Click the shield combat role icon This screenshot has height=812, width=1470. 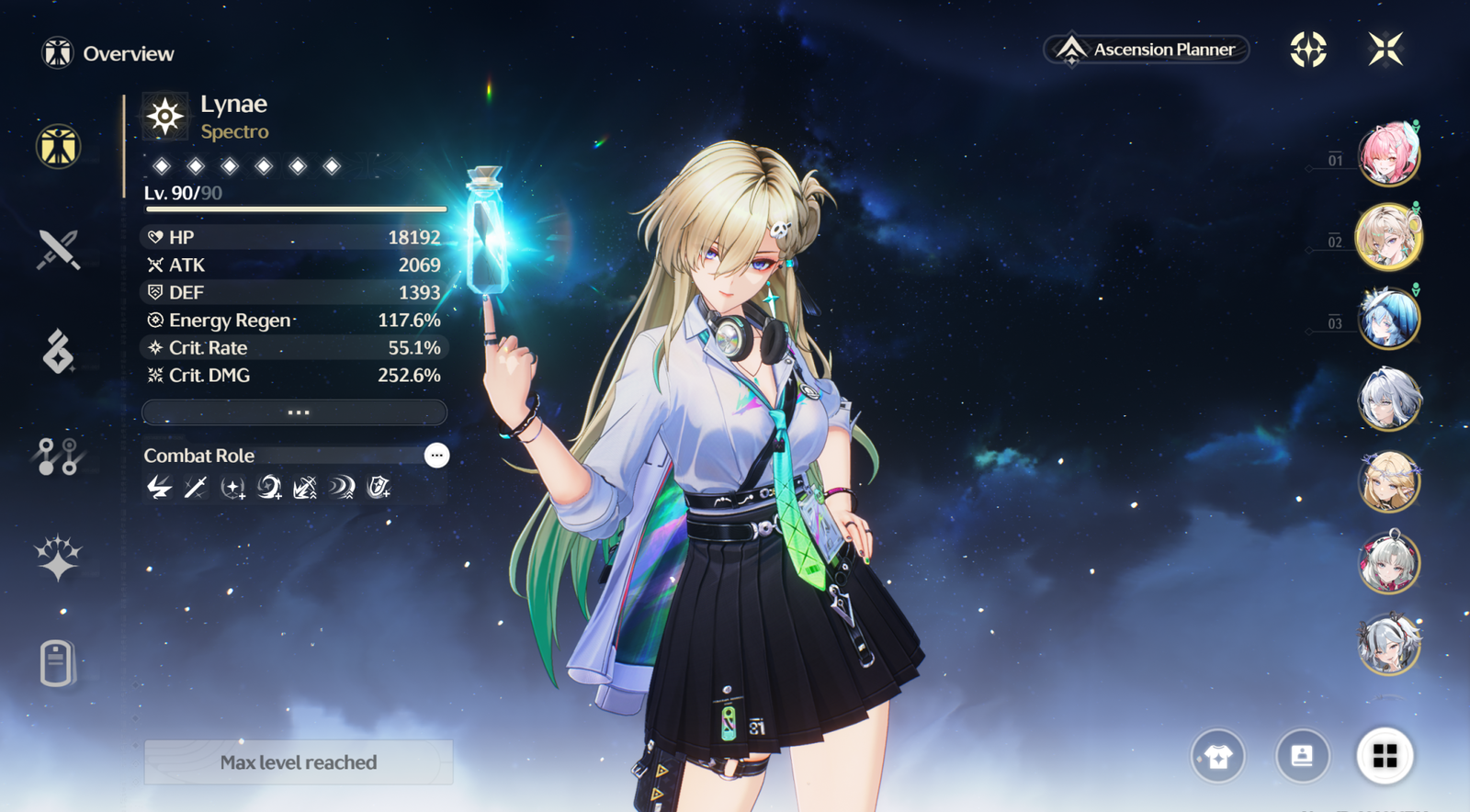(x=378, y=487)
